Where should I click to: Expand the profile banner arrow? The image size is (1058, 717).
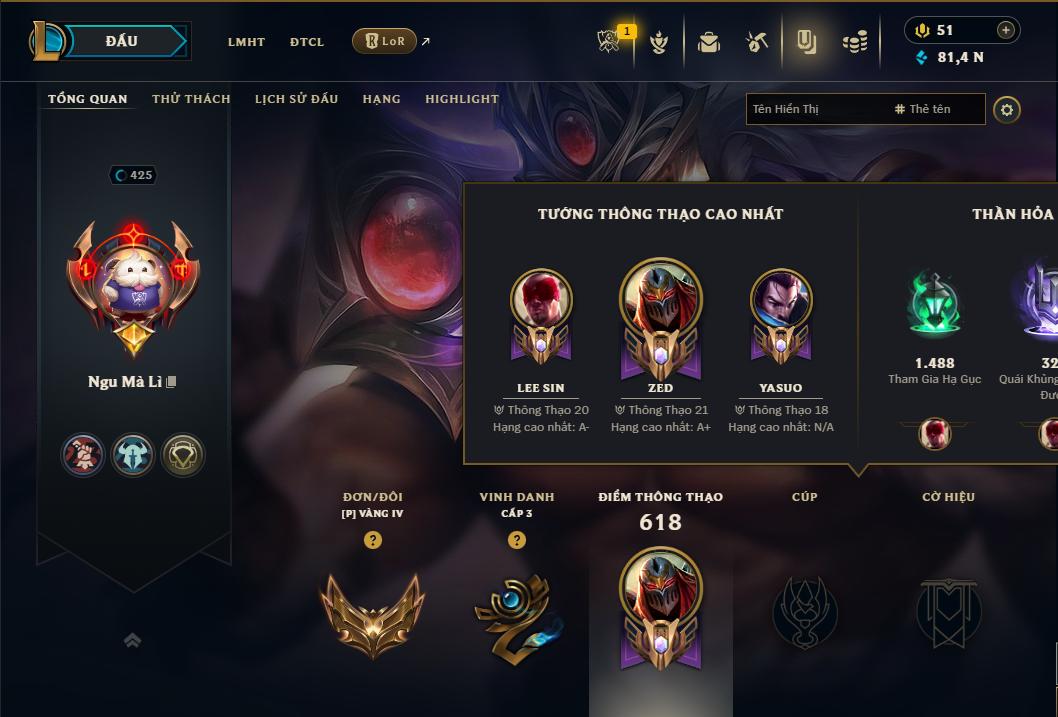132,640
